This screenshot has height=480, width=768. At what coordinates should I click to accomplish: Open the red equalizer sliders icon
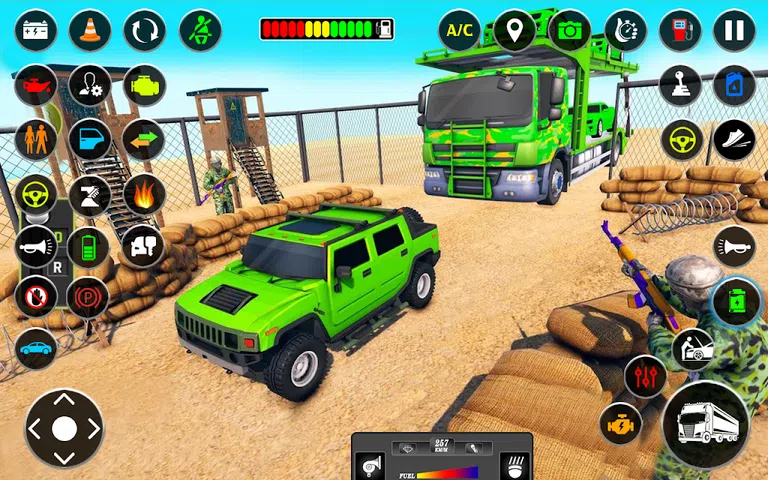tap(645, 377)
